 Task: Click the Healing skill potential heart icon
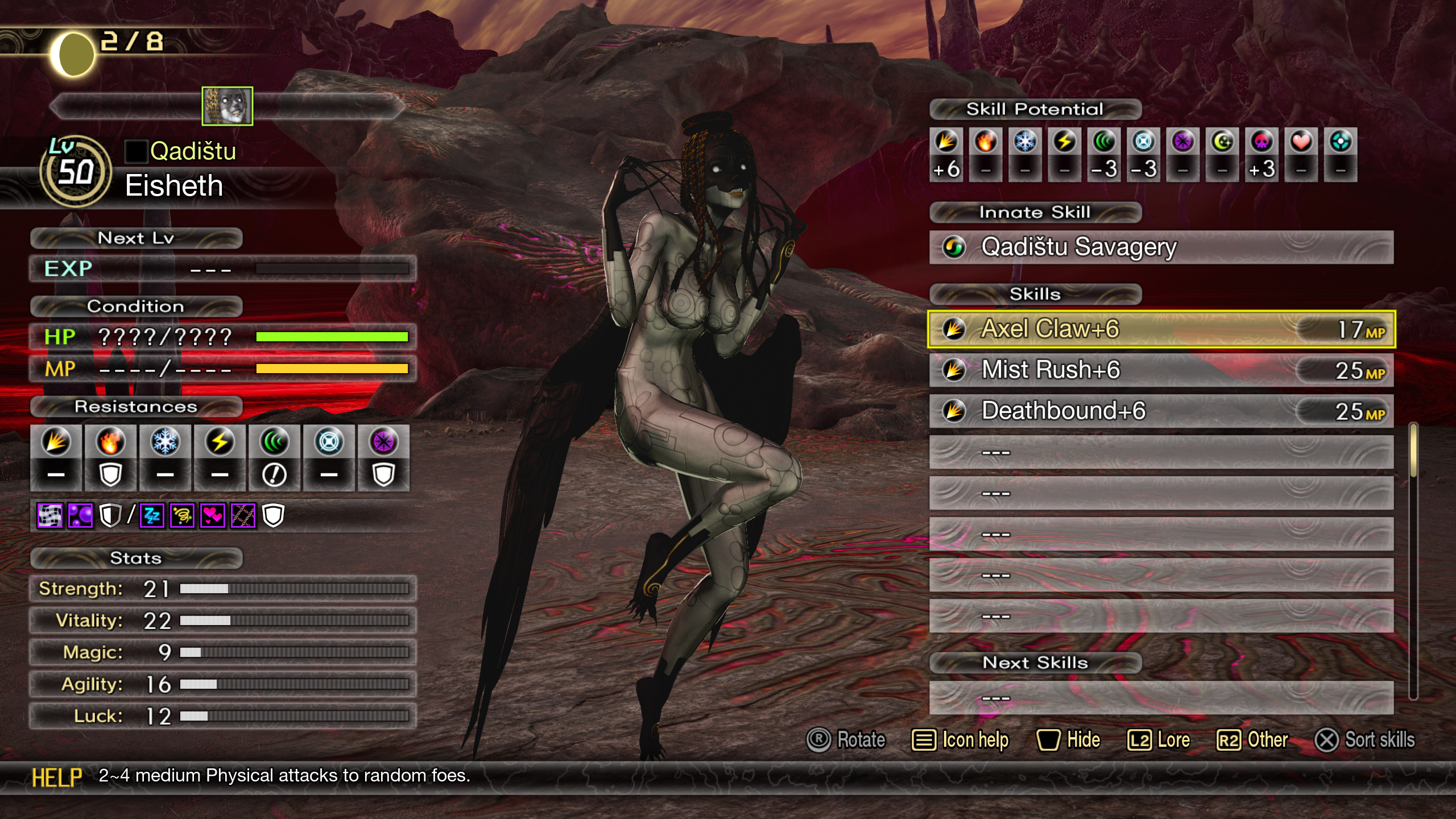pos(1301,142)
